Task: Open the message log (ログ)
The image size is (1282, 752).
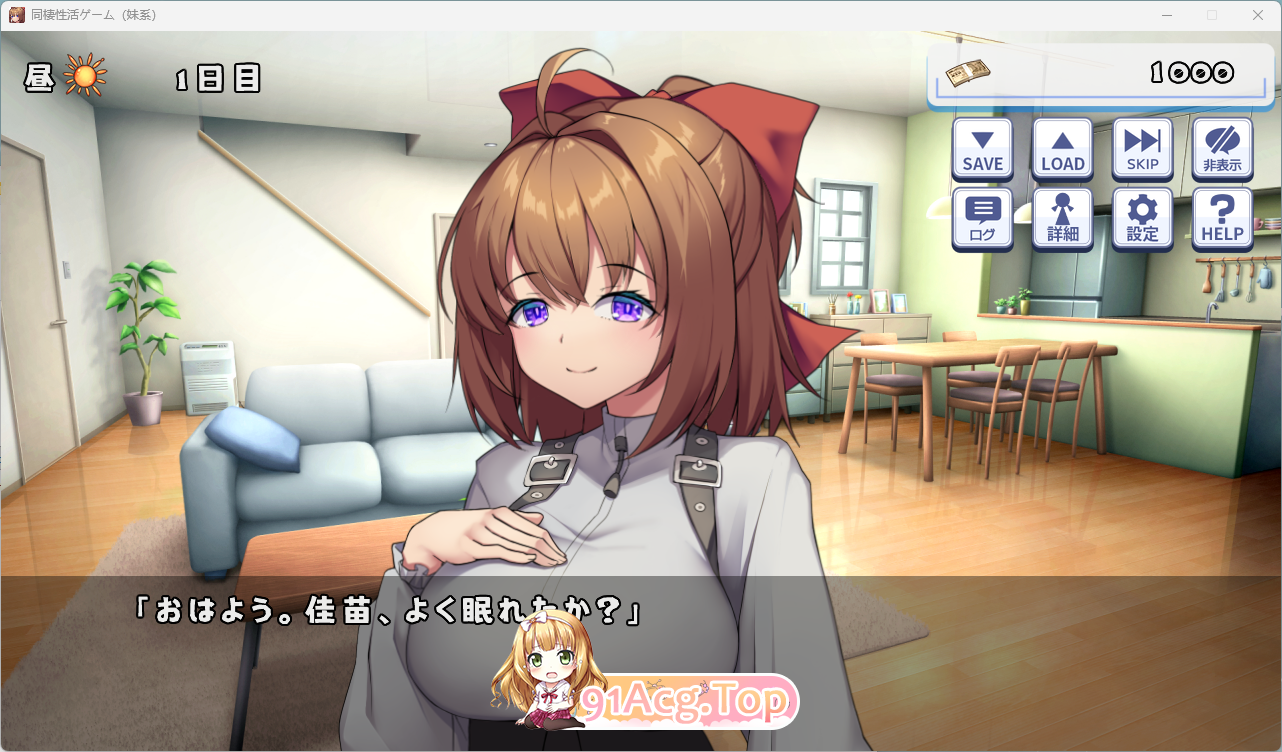Action: point(982,218)
